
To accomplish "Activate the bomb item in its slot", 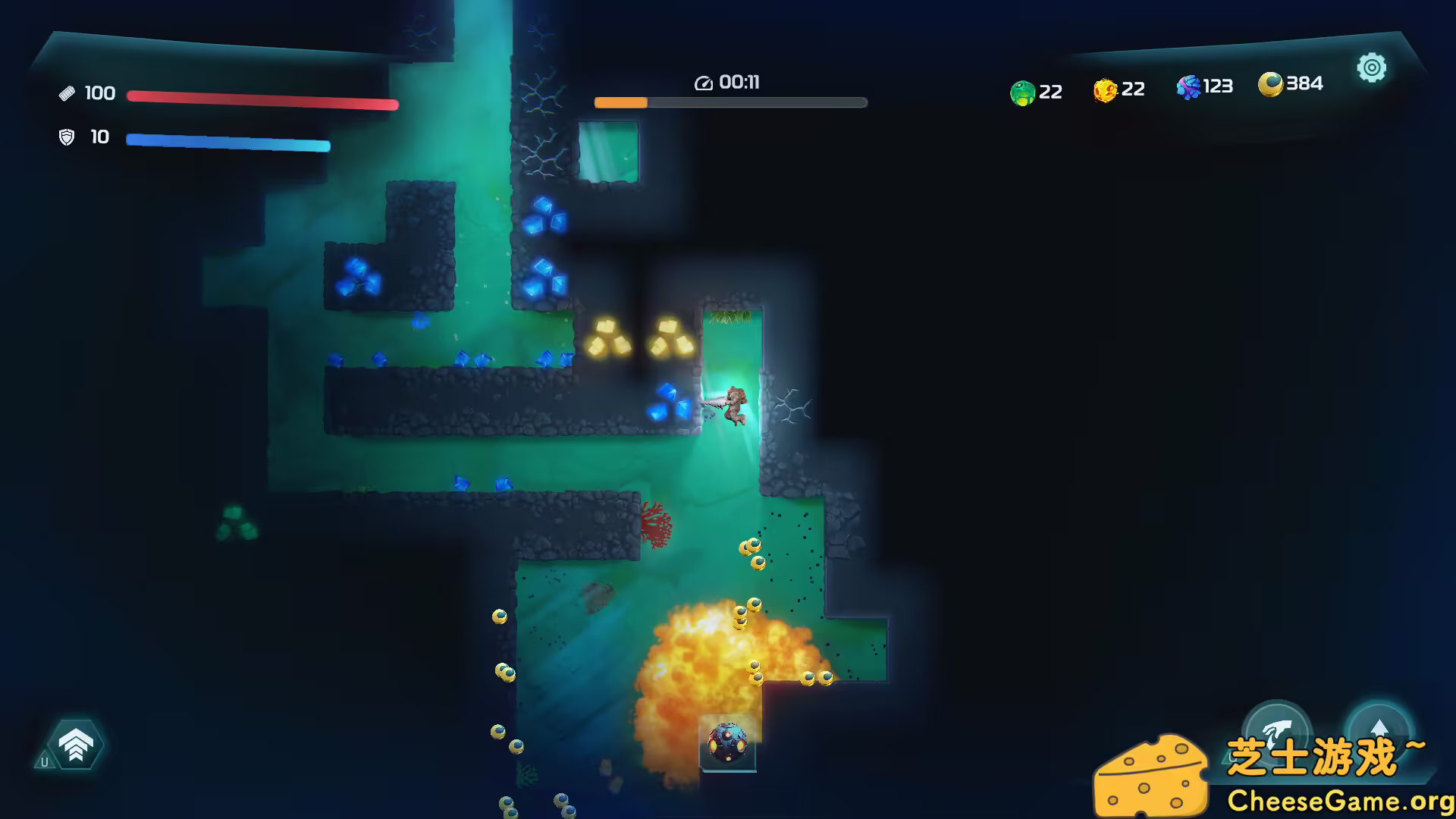I will pos(728,742).
